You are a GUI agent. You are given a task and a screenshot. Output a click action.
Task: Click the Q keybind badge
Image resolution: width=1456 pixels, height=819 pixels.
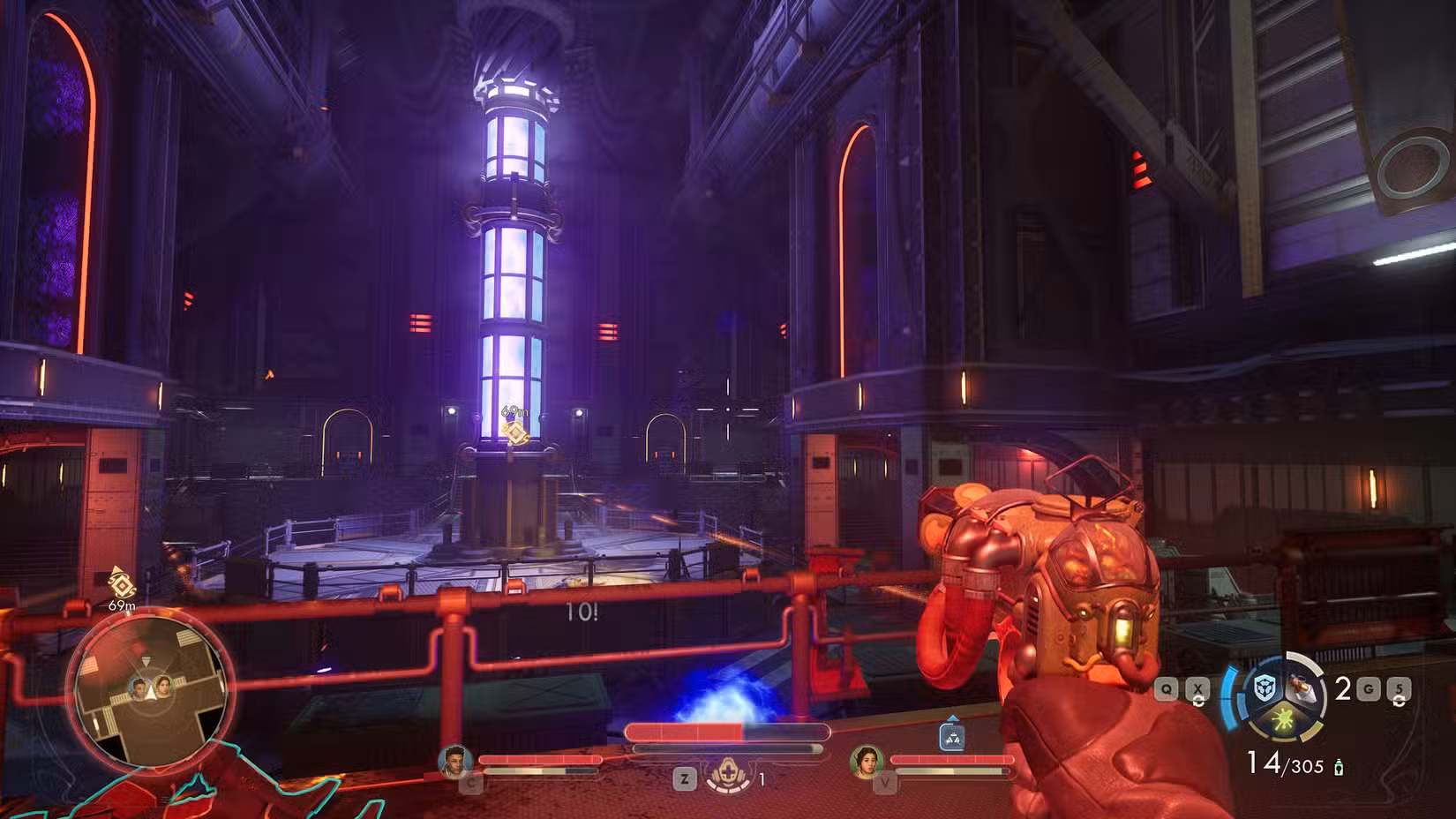1166,688
